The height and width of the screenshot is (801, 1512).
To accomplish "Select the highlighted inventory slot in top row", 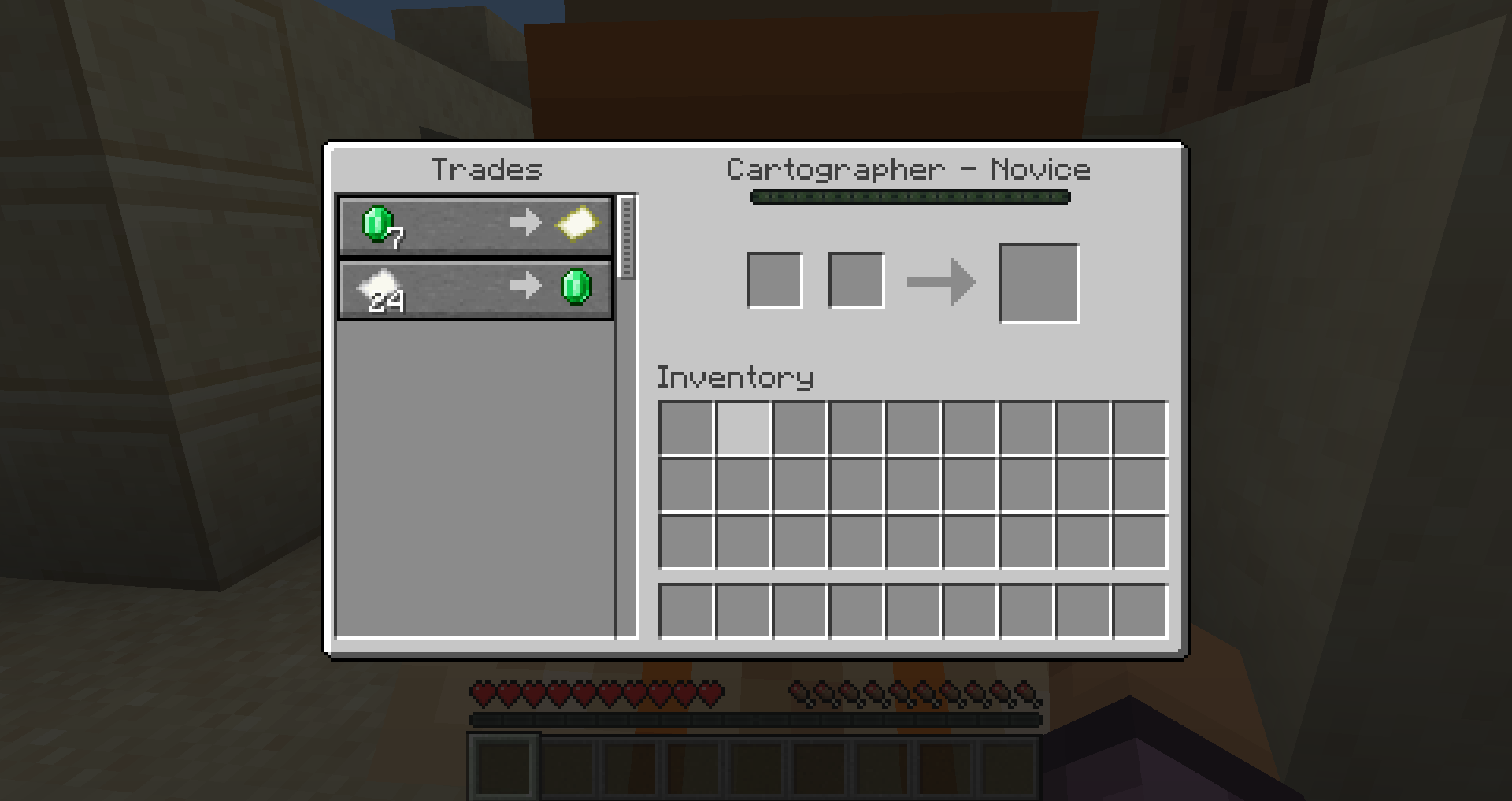I will 743,426.
